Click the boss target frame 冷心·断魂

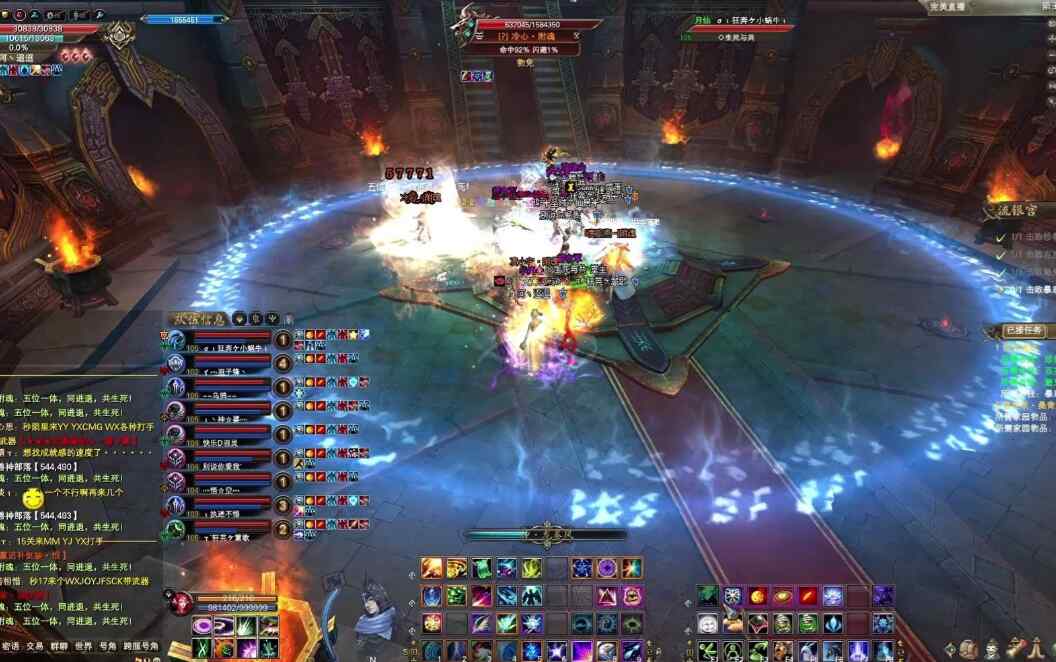click(528, 36)
